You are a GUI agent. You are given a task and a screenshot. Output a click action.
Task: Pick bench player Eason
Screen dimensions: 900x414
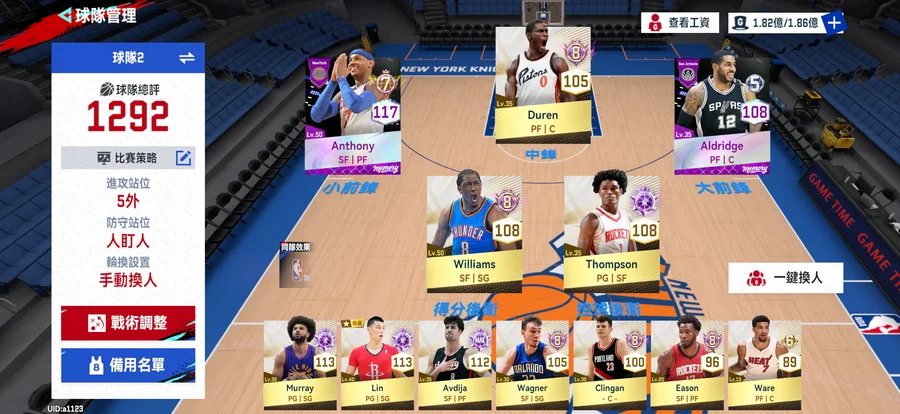coord(686,360)
